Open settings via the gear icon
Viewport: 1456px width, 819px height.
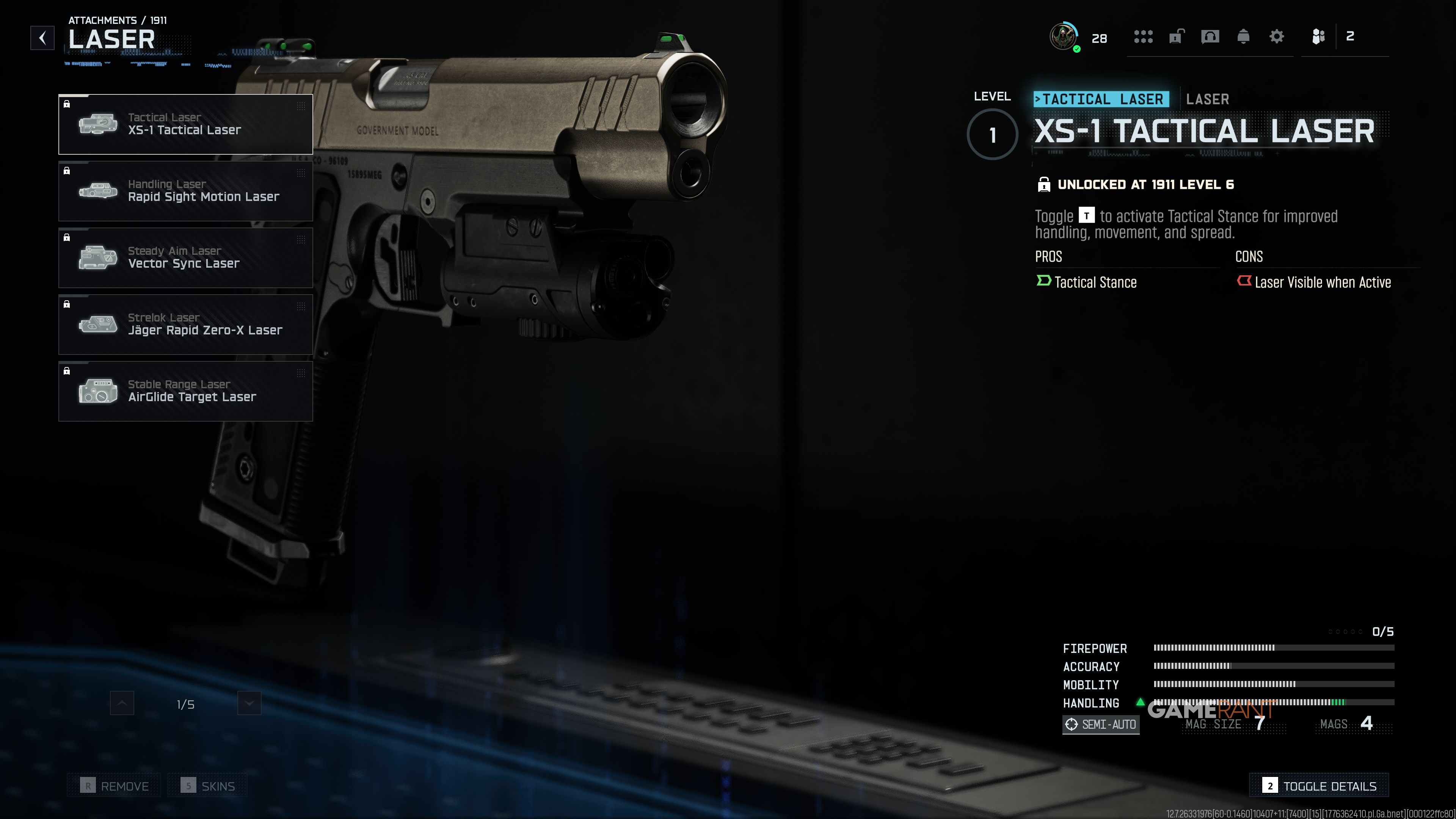pos(1277,37)
